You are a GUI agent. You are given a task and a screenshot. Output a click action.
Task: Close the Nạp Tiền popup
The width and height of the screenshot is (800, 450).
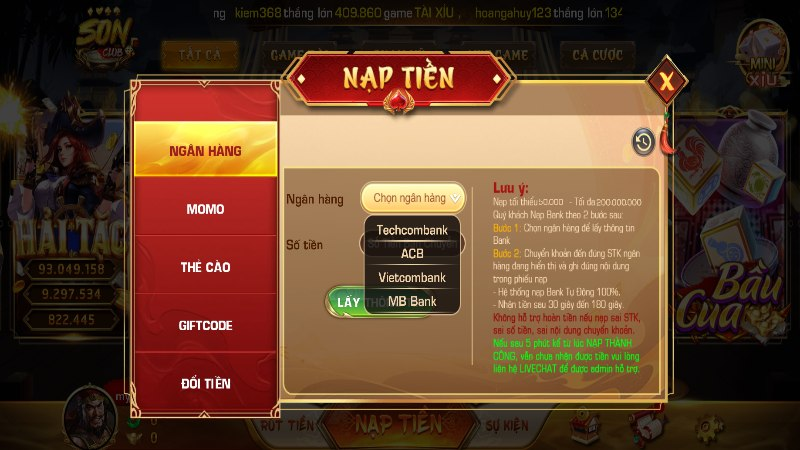click(x=666, y=83)
